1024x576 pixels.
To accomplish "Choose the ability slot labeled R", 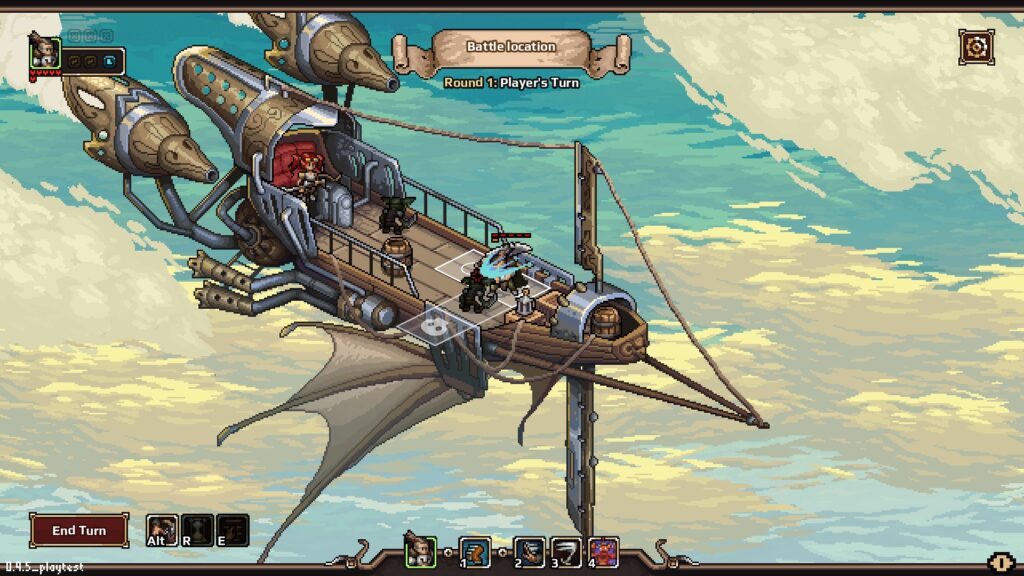I will 197,529.
